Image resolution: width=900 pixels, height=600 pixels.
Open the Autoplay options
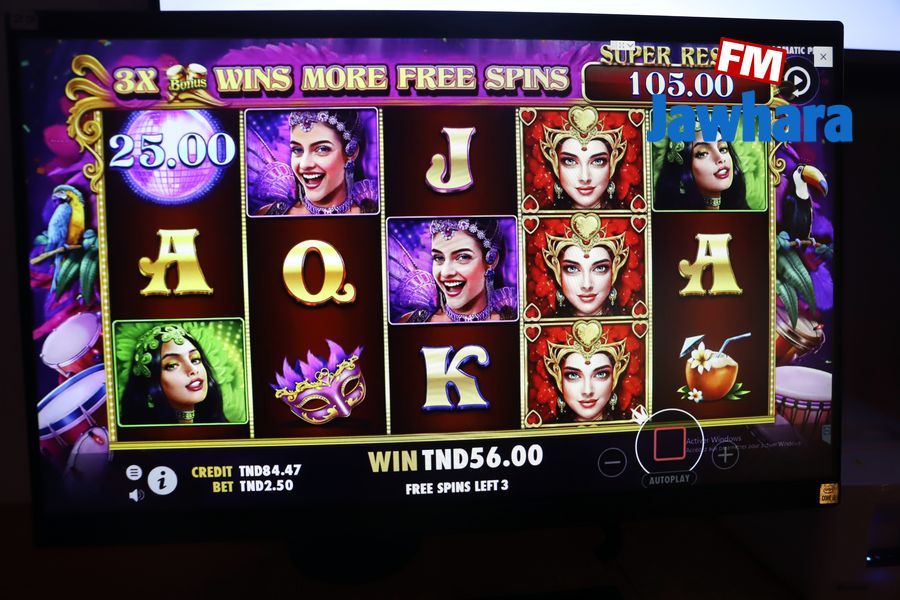pos(669,480)
